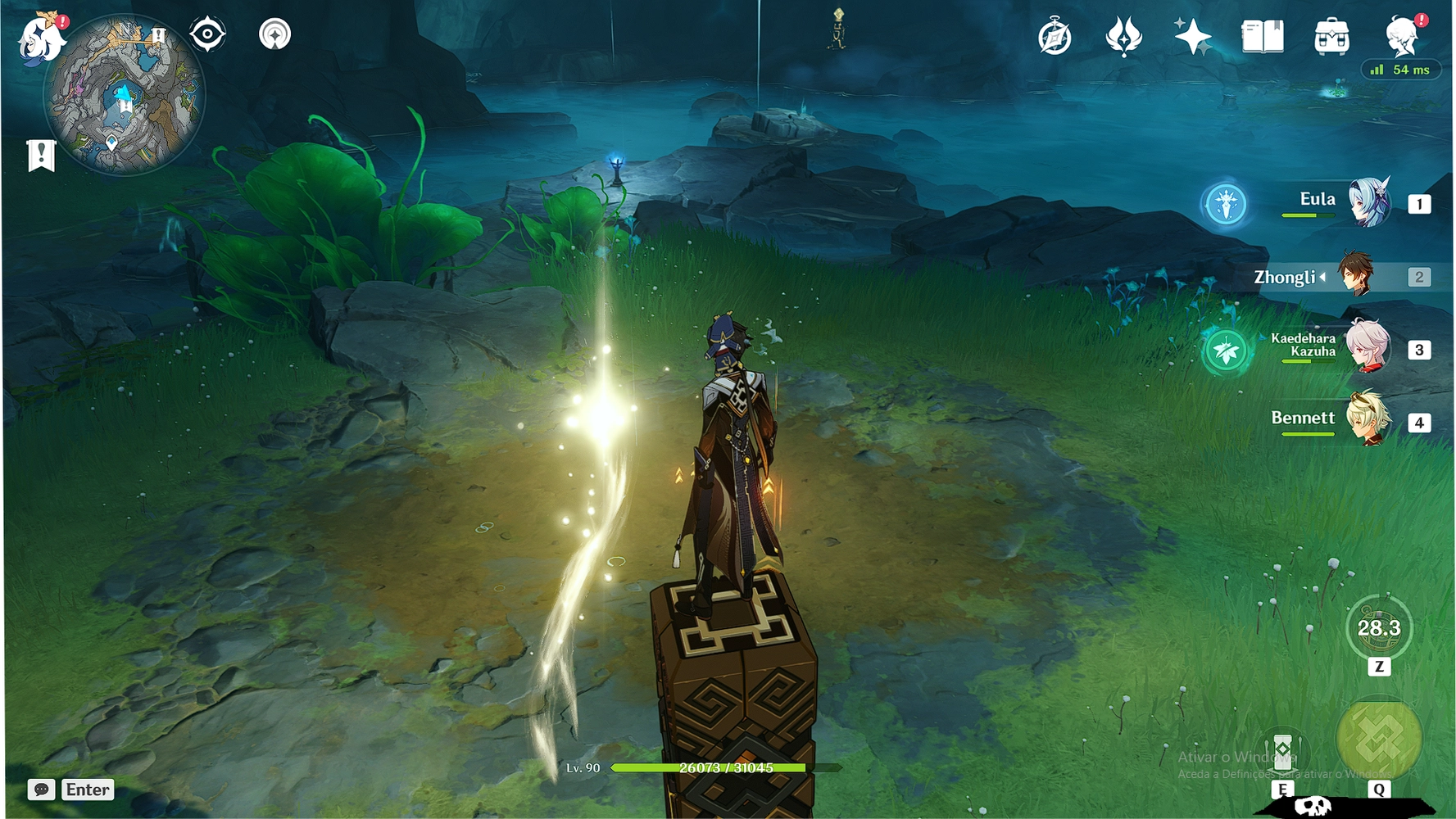
Task: Open the Inventory backpack icon
Action: pyautogui.click(x=1331, y=35)
